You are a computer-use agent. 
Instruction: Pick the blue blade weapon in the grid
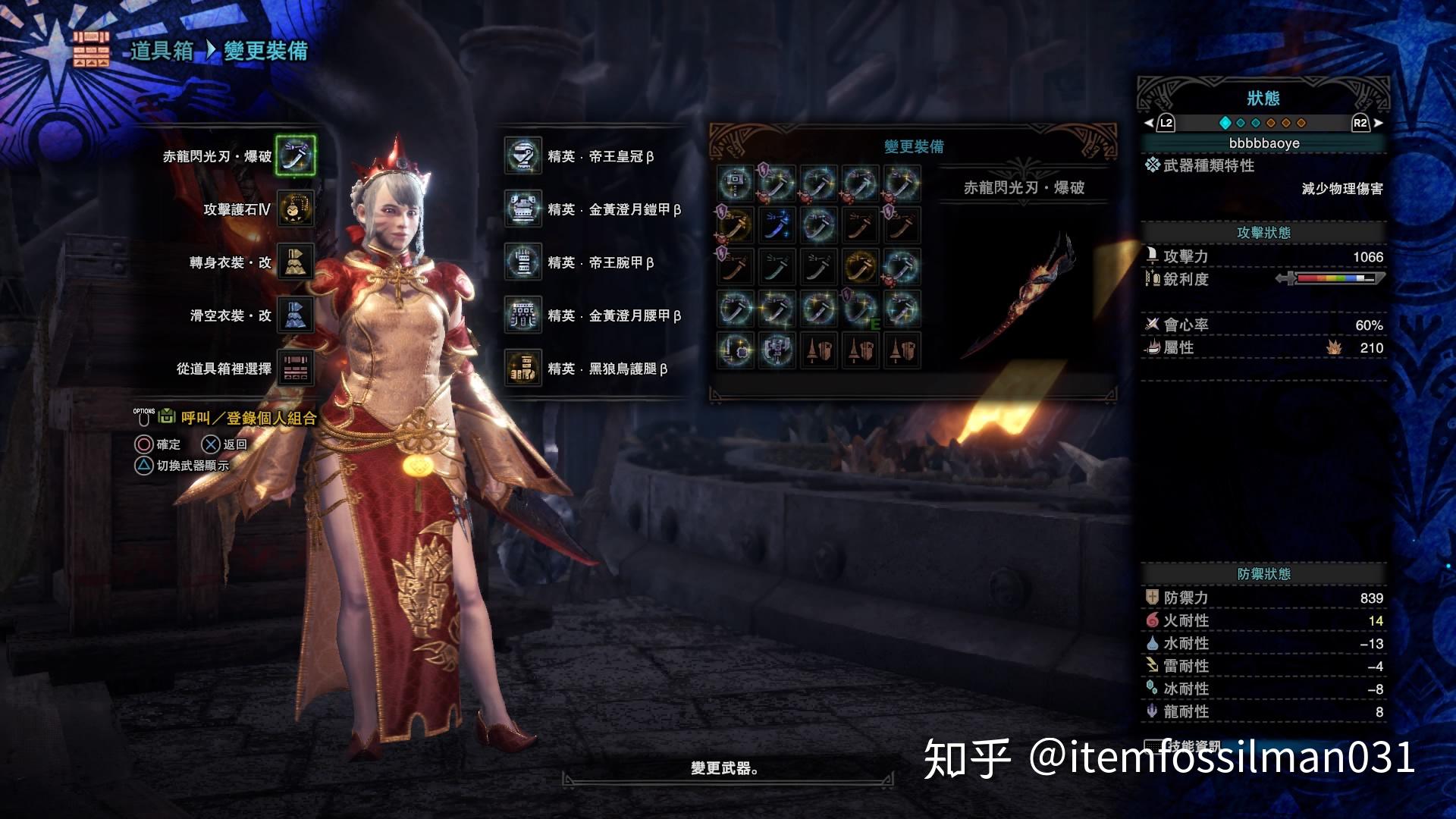(777, 225)
